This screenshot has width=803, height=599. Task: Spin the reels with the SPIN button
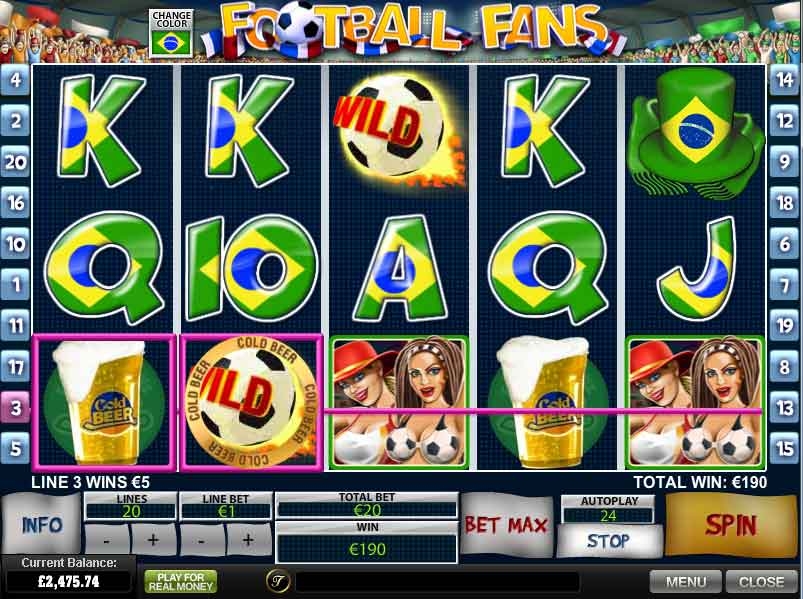tap(733, 525)
